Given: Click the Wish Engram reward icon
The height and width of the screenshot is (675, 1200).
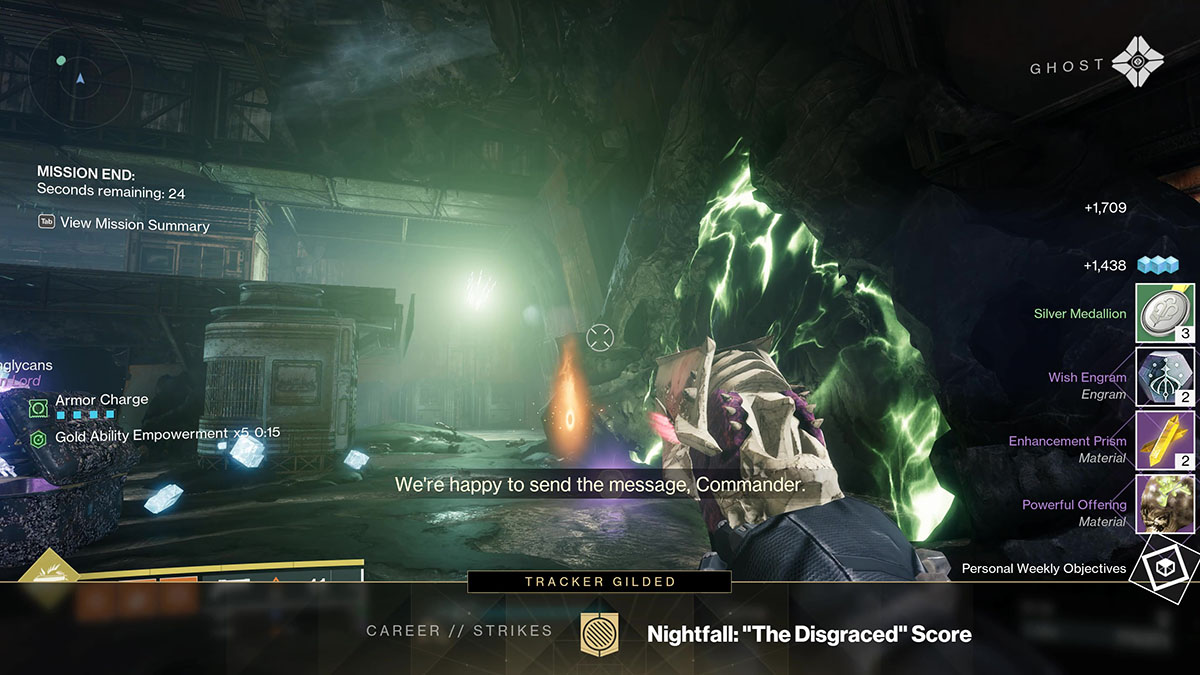Looking at the screenshot, I should (x=1165, y=377).
